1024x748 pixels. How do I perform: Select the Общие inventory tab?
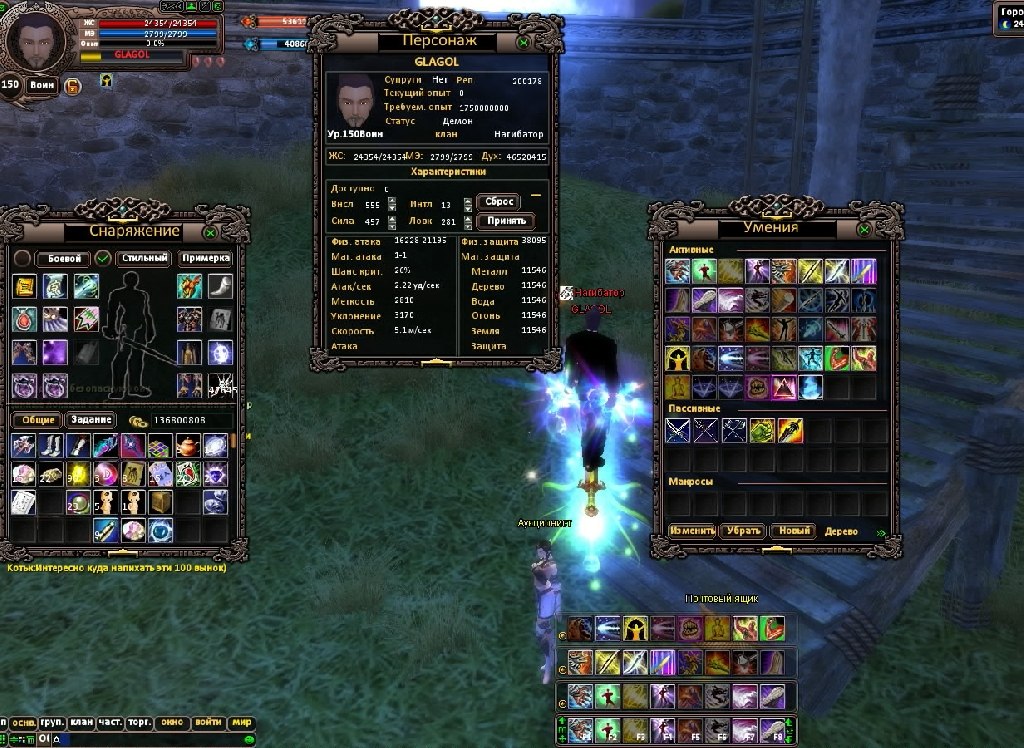tap(38, 420)
